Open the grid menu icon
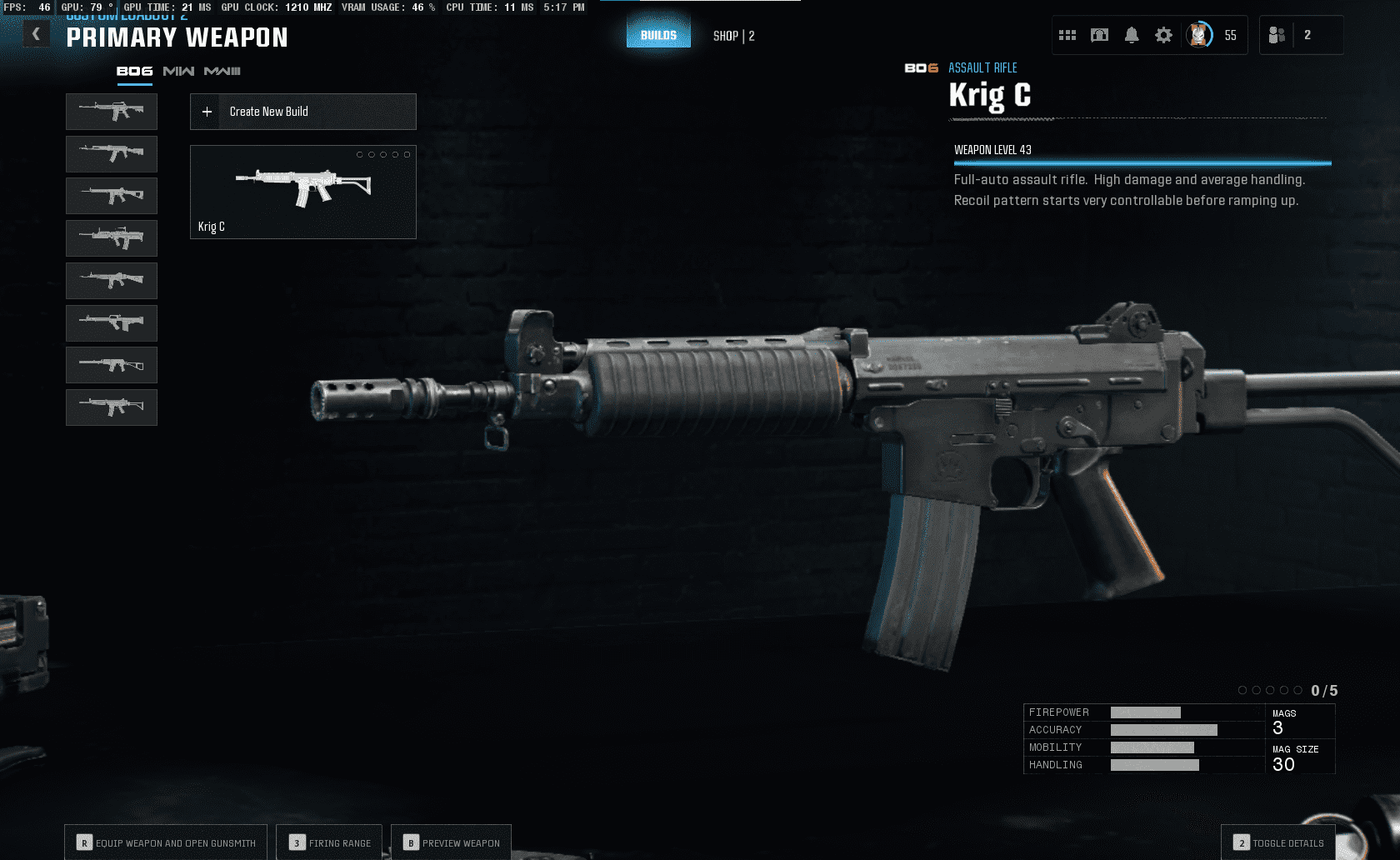Screen dimensions: 1400x860 tap(1067, 35)
